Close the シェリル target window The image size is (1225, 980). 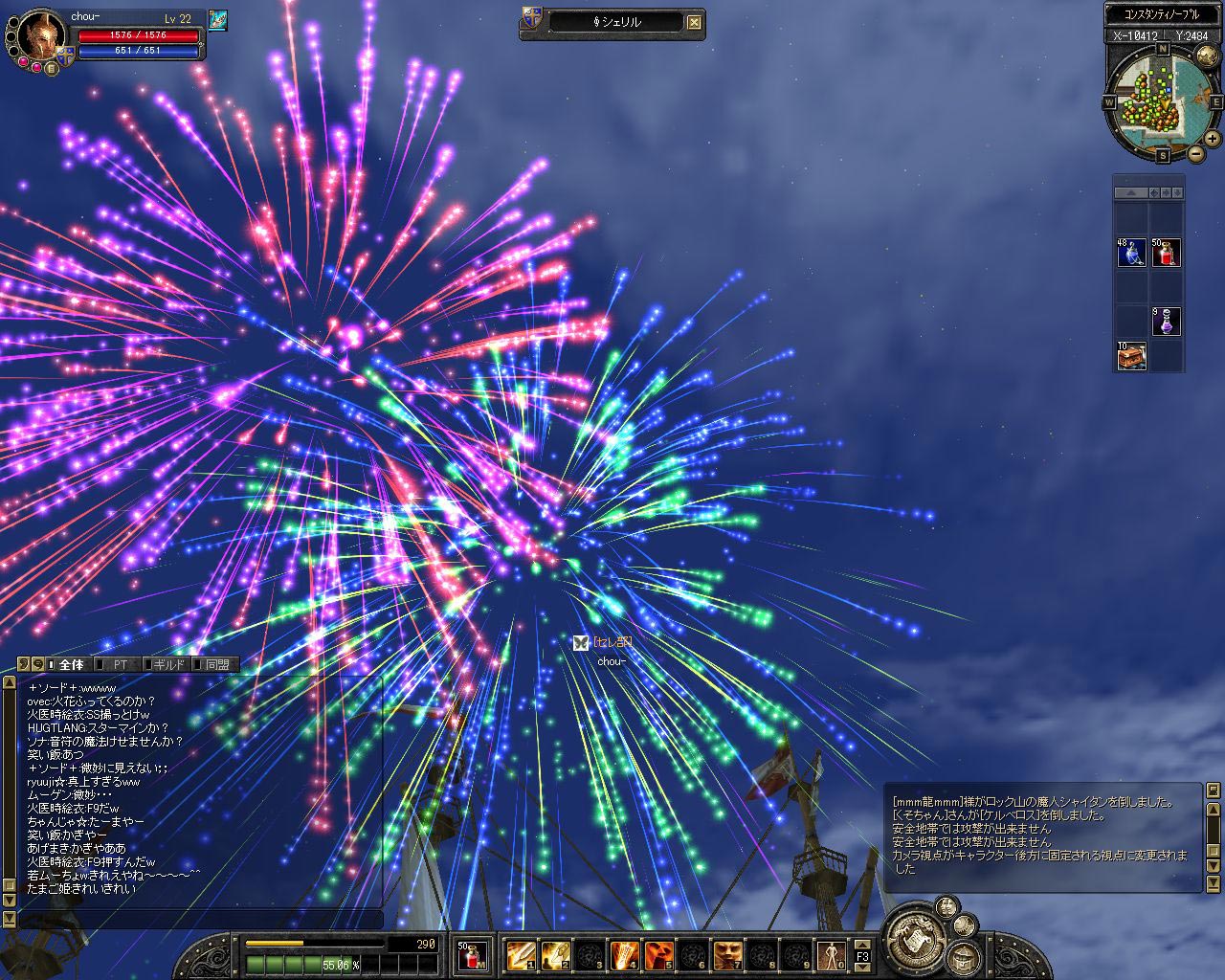click(x=695, y=22)
